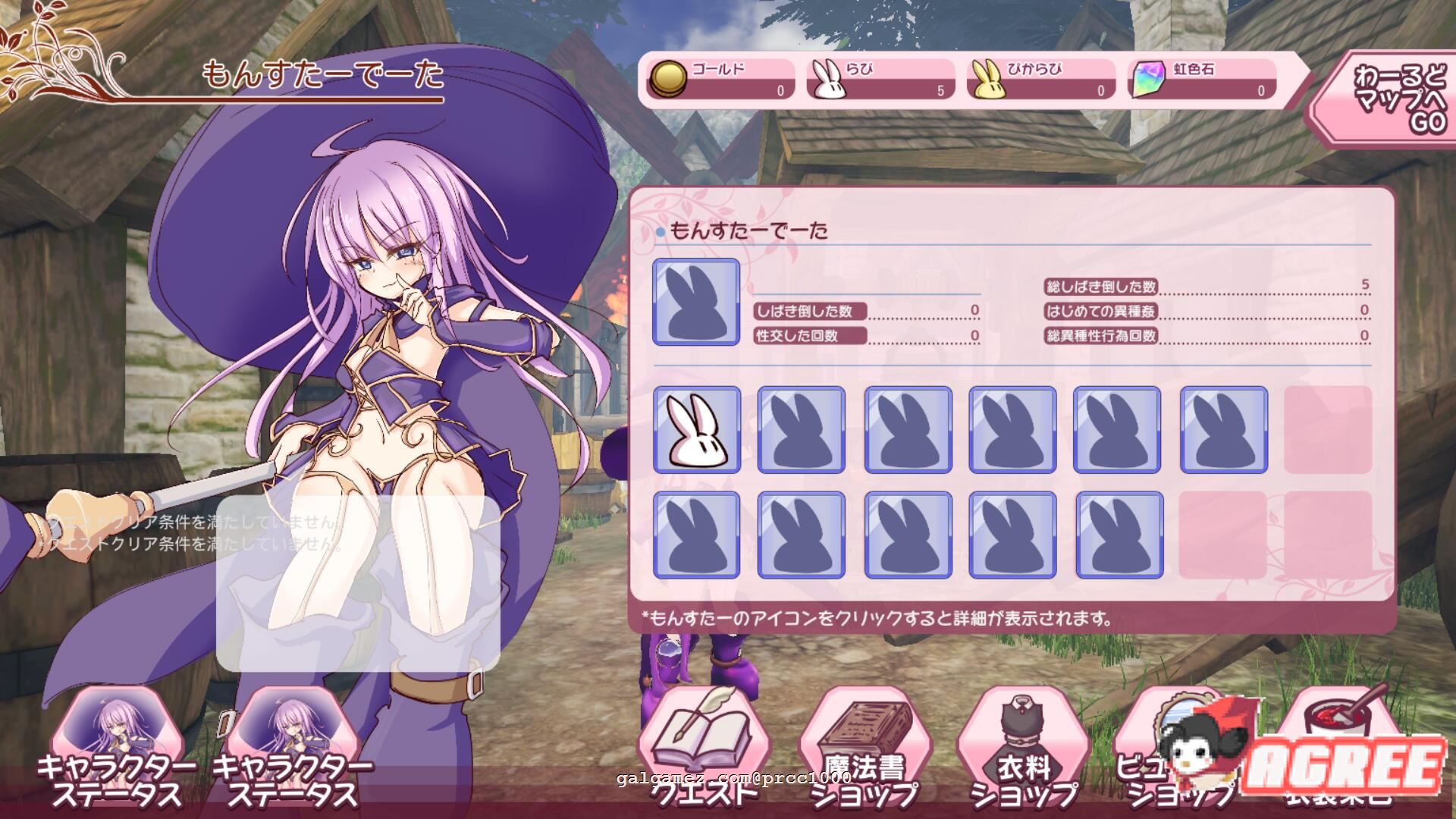This screenshot has width=1456, height=819.
Task: Click the rabbit silhouette portrait beside the stats
Action: (x=695, y=302)
